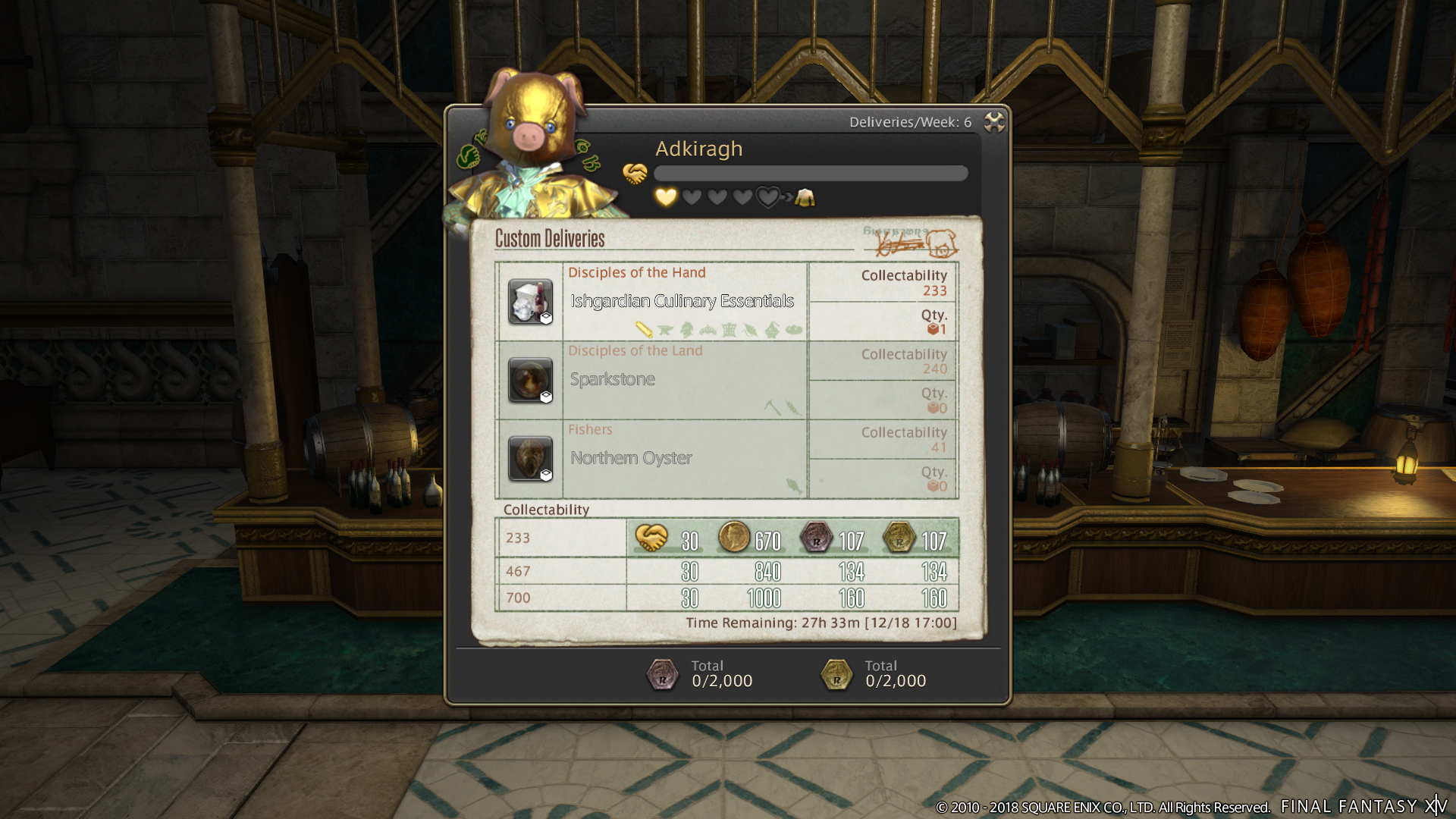
Task: Click the Blacksmith anvil job icon
Action: 665,328
